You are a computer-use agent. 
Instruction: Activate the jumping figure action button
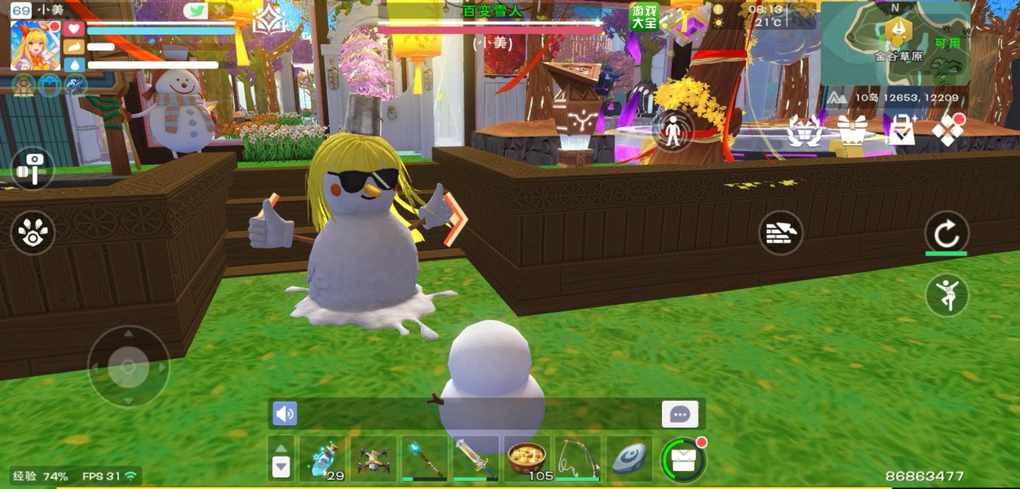click(x=946, y=294)
